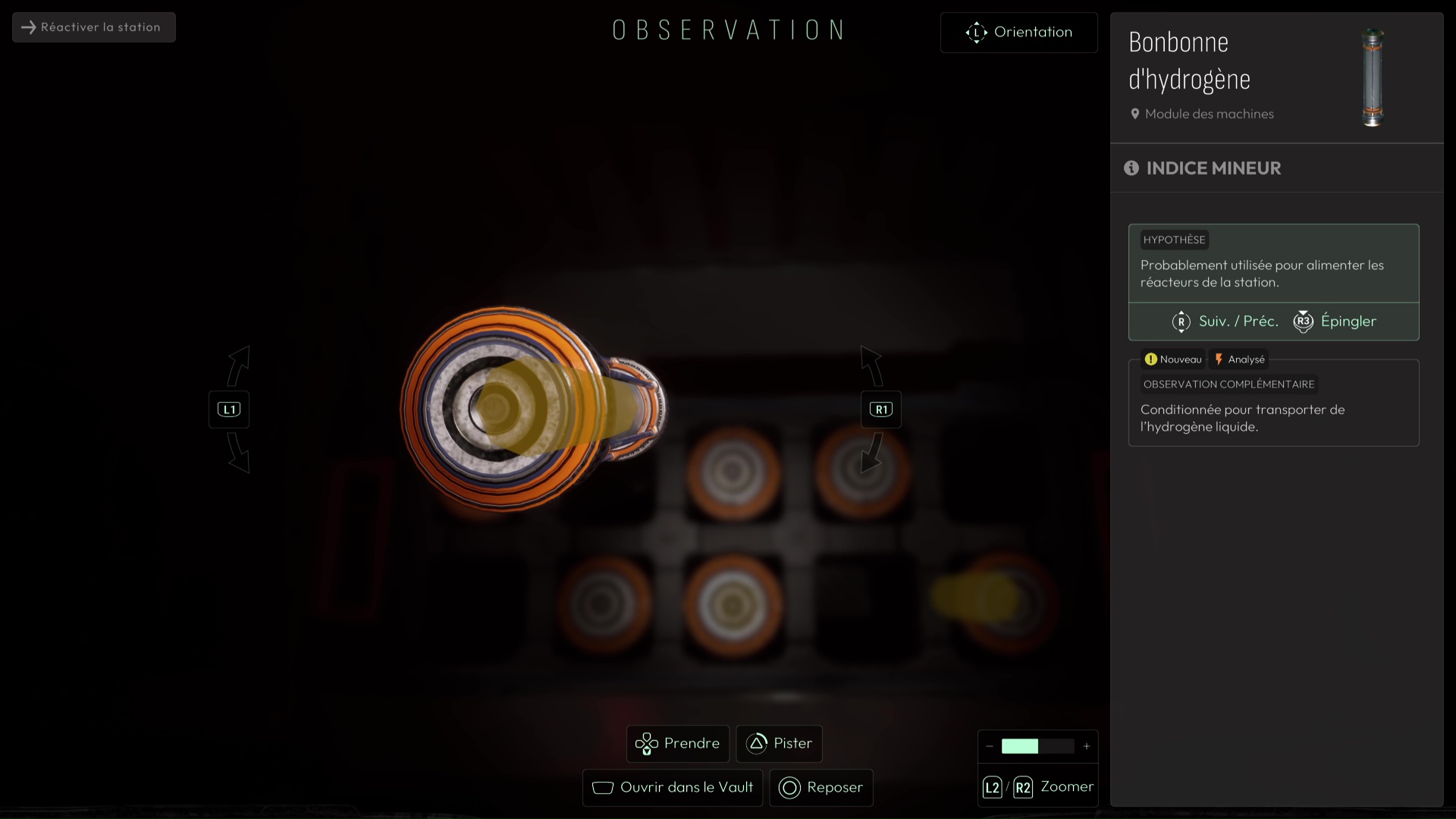This screenshot has width=1456, height=819.
Task: Open the item in the Vault
Action: tap(672, 787)
